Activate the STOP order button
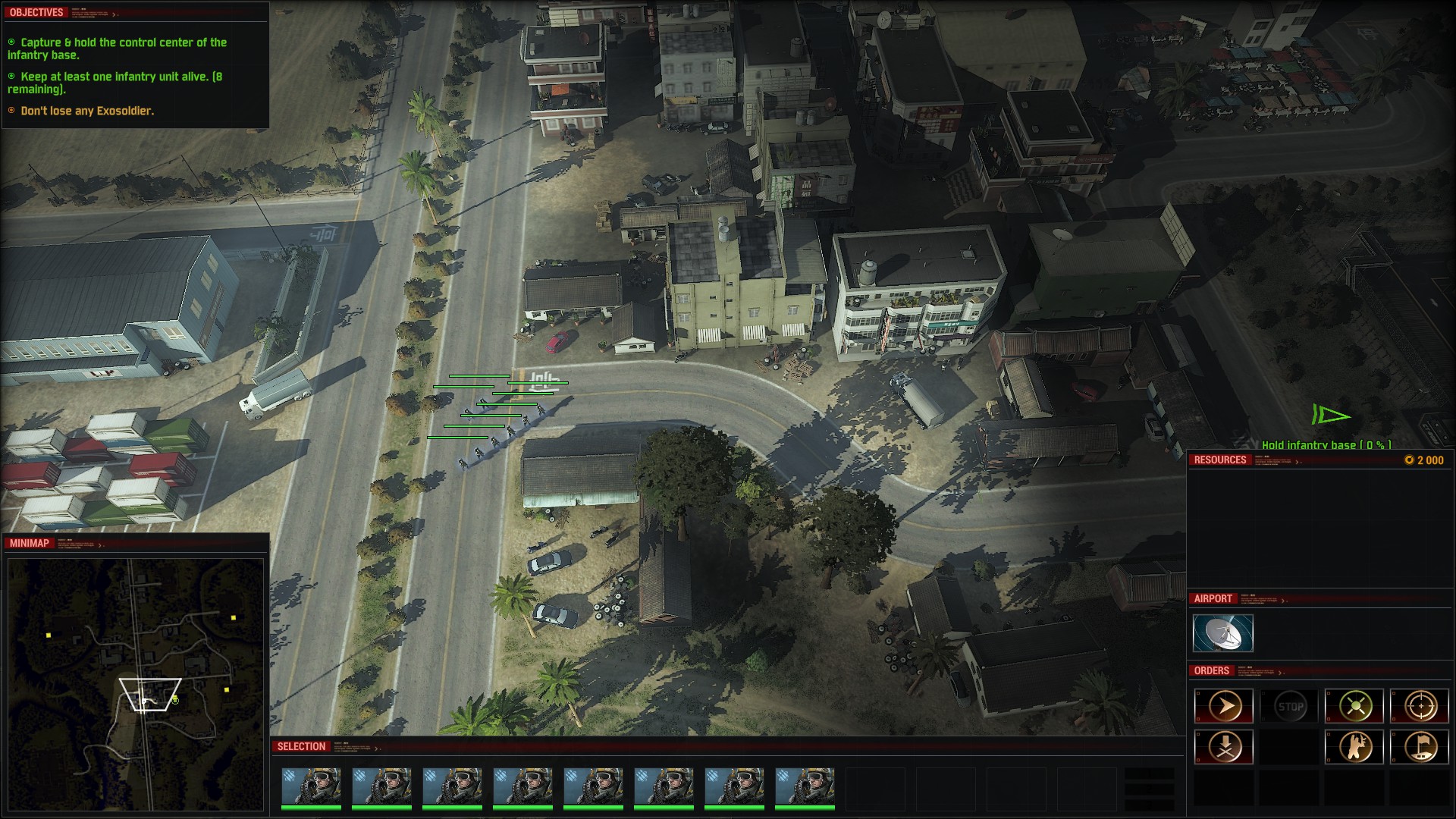 click(1290, 707)
